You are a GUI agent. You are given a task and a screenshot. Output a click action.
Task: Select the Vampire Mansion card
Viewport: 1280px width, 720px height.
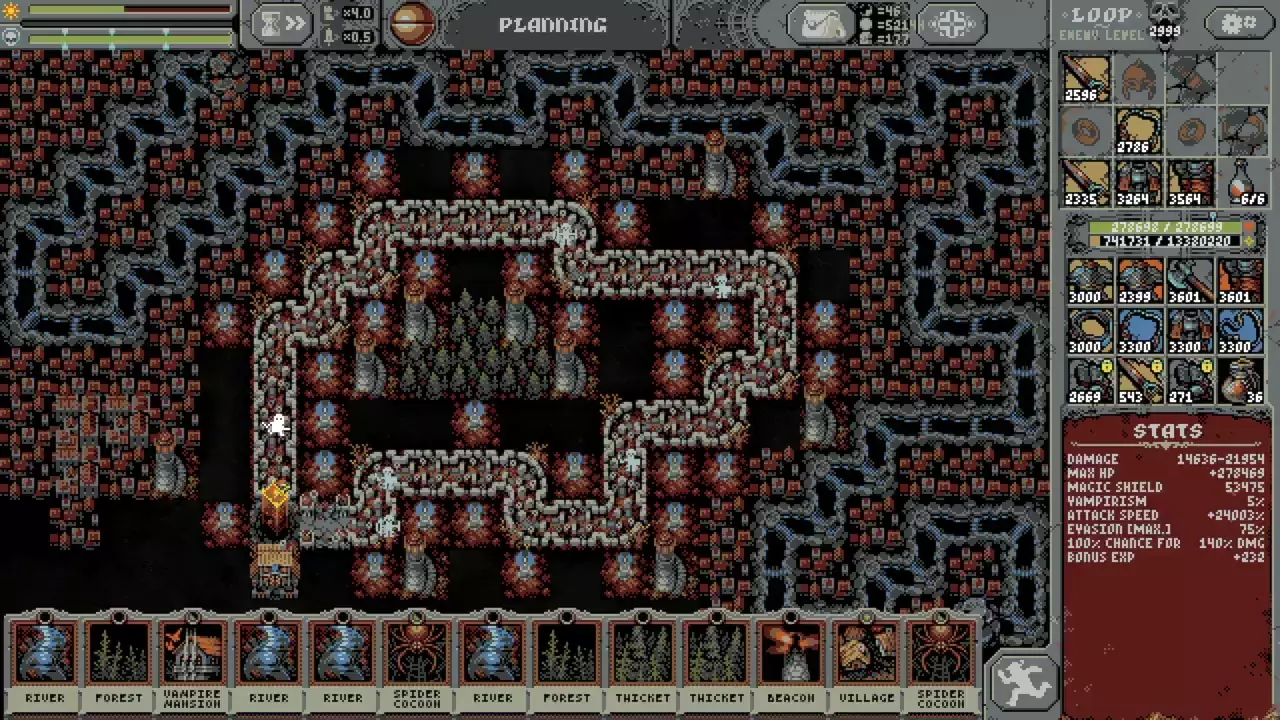(x=193, y=662)
